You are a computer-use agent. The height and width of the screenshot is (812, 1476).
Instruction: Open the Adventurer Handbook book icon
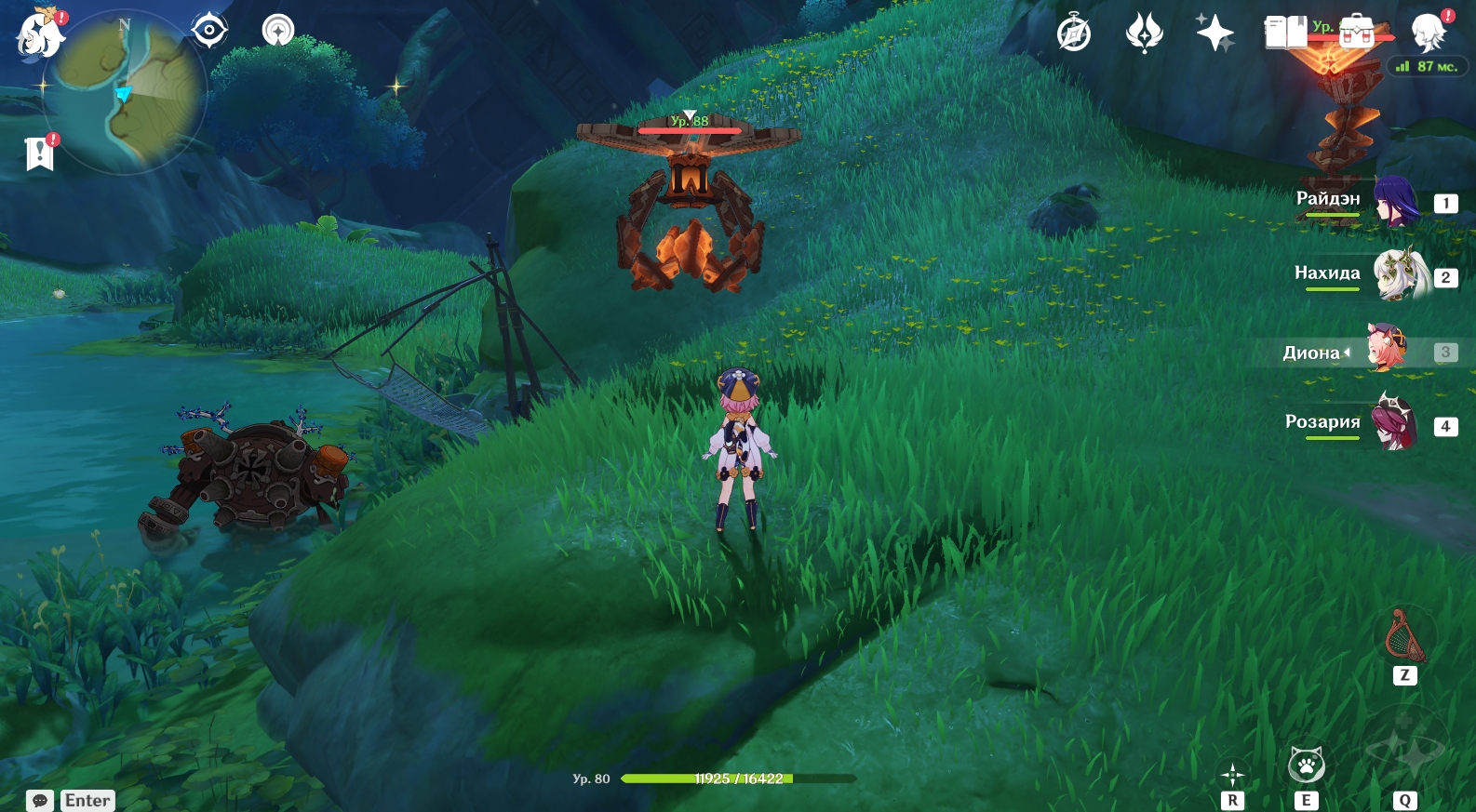click(1286, 33)
